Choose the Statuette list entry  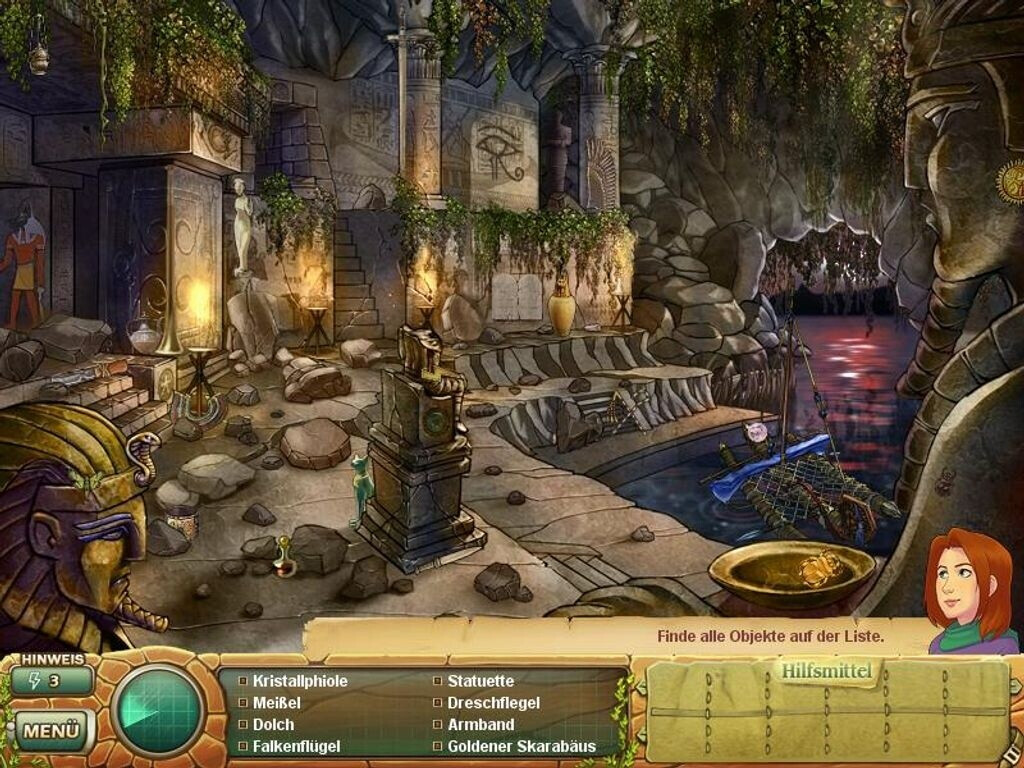pos(480,681)
